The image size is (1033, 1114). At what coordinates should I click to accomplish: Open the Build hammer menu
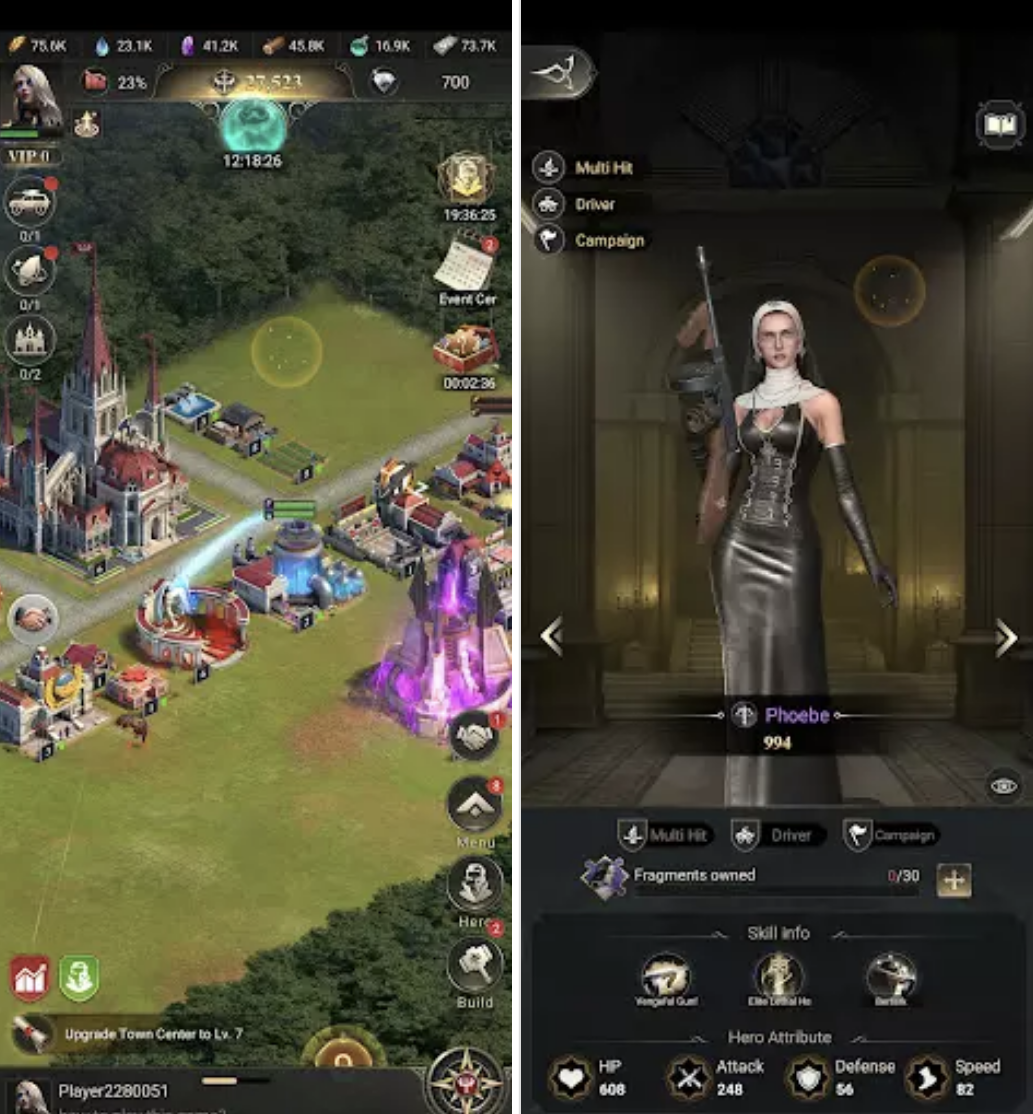474,966
